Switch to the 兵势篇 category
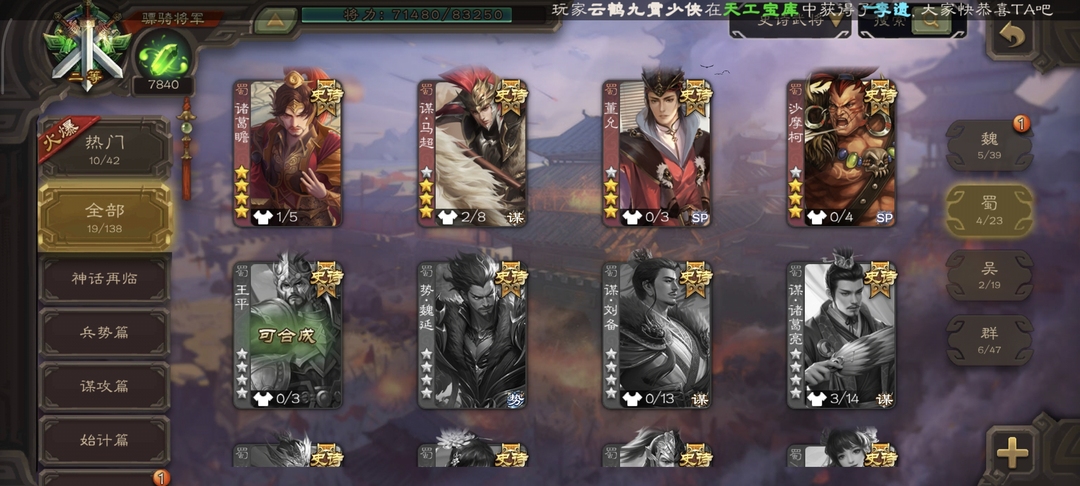Viewport: 1080px width, 486px height. click(x=105, y=333)
